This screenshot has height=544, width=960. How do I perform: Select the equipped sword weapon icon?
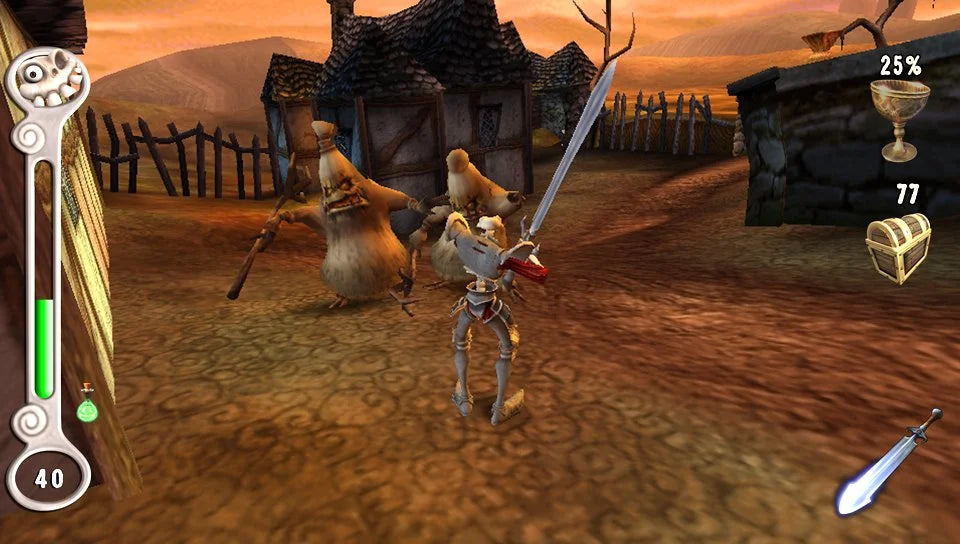(888, 462)
